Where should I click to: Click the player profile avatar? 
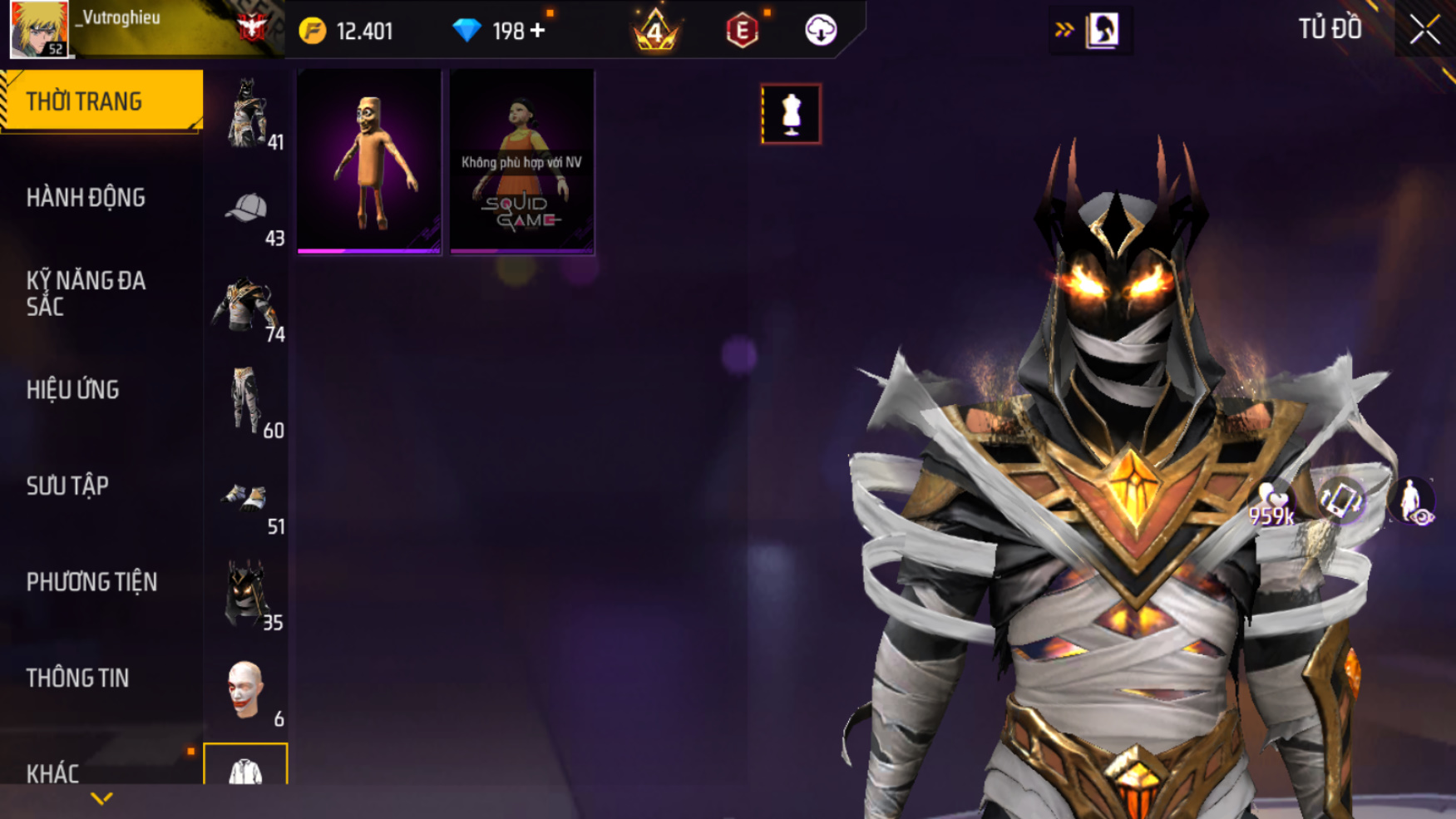(38, 29)
